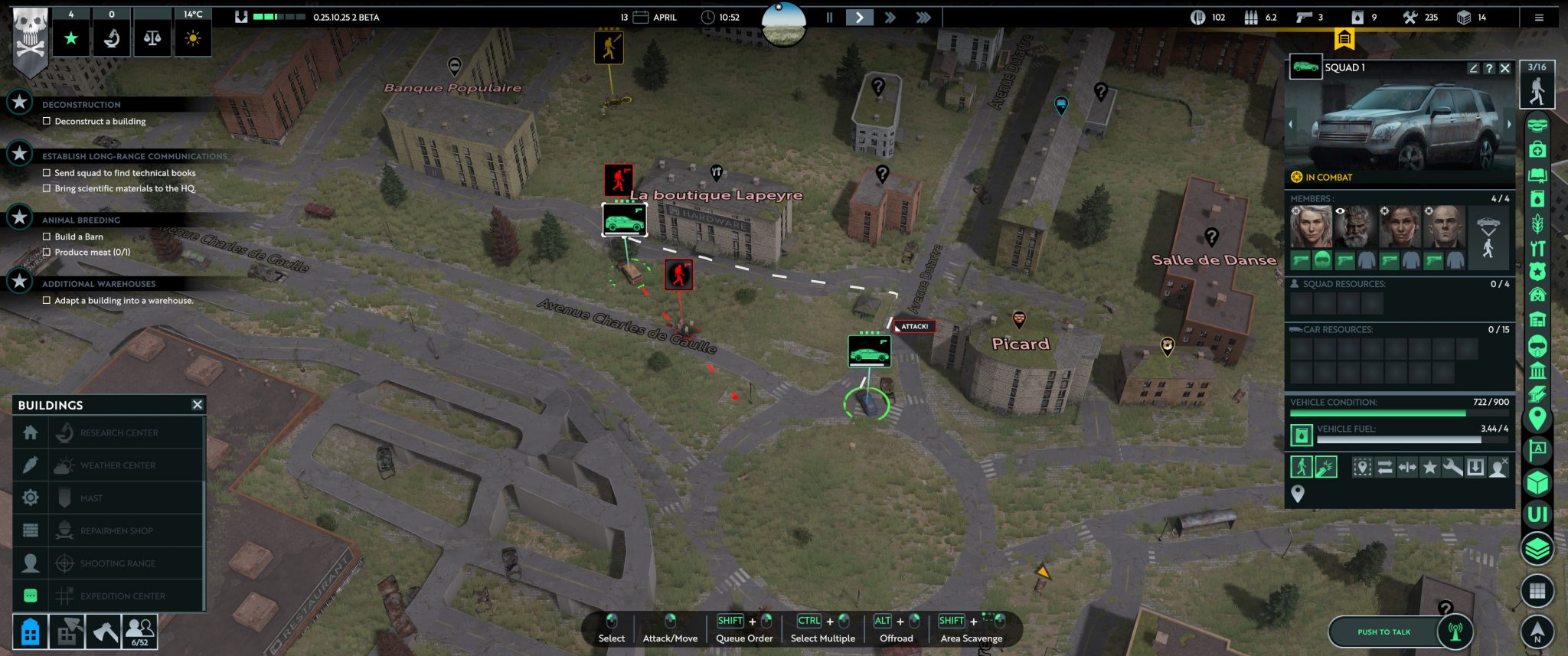The width and height of the screenshot is (1568, 656).
Task: Open the blue buildings tab
Action: 31,632
